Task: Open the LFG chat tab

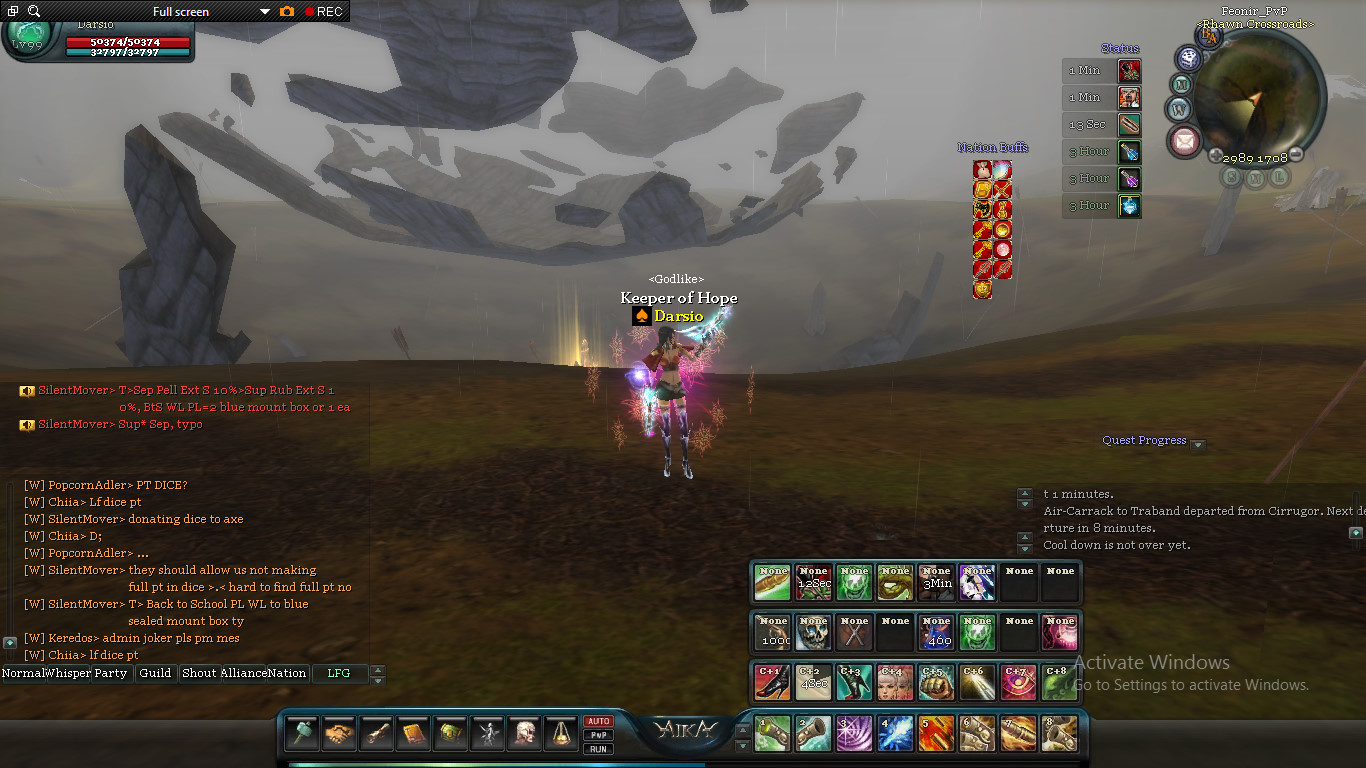Action: tap(339, 673)
